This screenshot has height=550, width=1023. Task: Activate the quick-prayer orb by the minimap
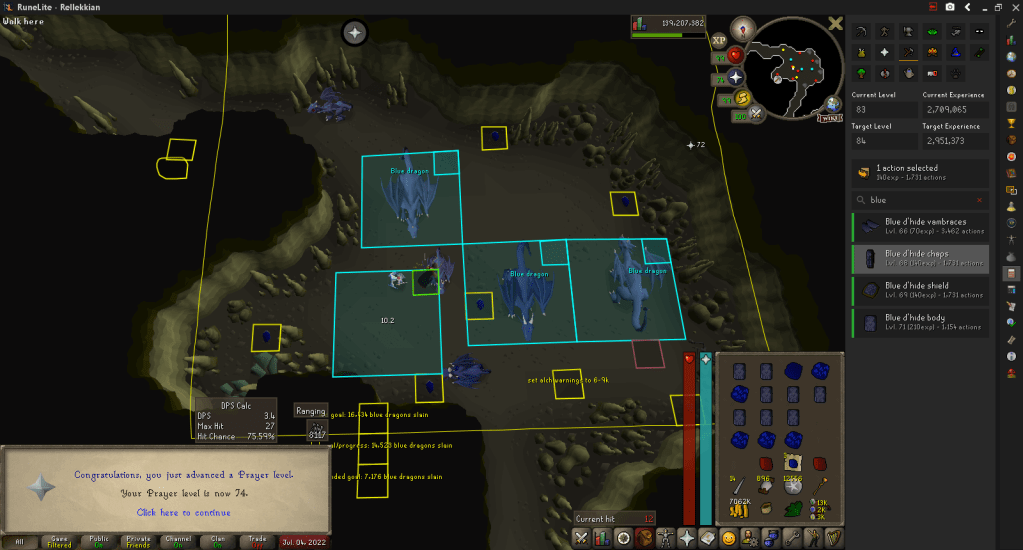(738, 77)
